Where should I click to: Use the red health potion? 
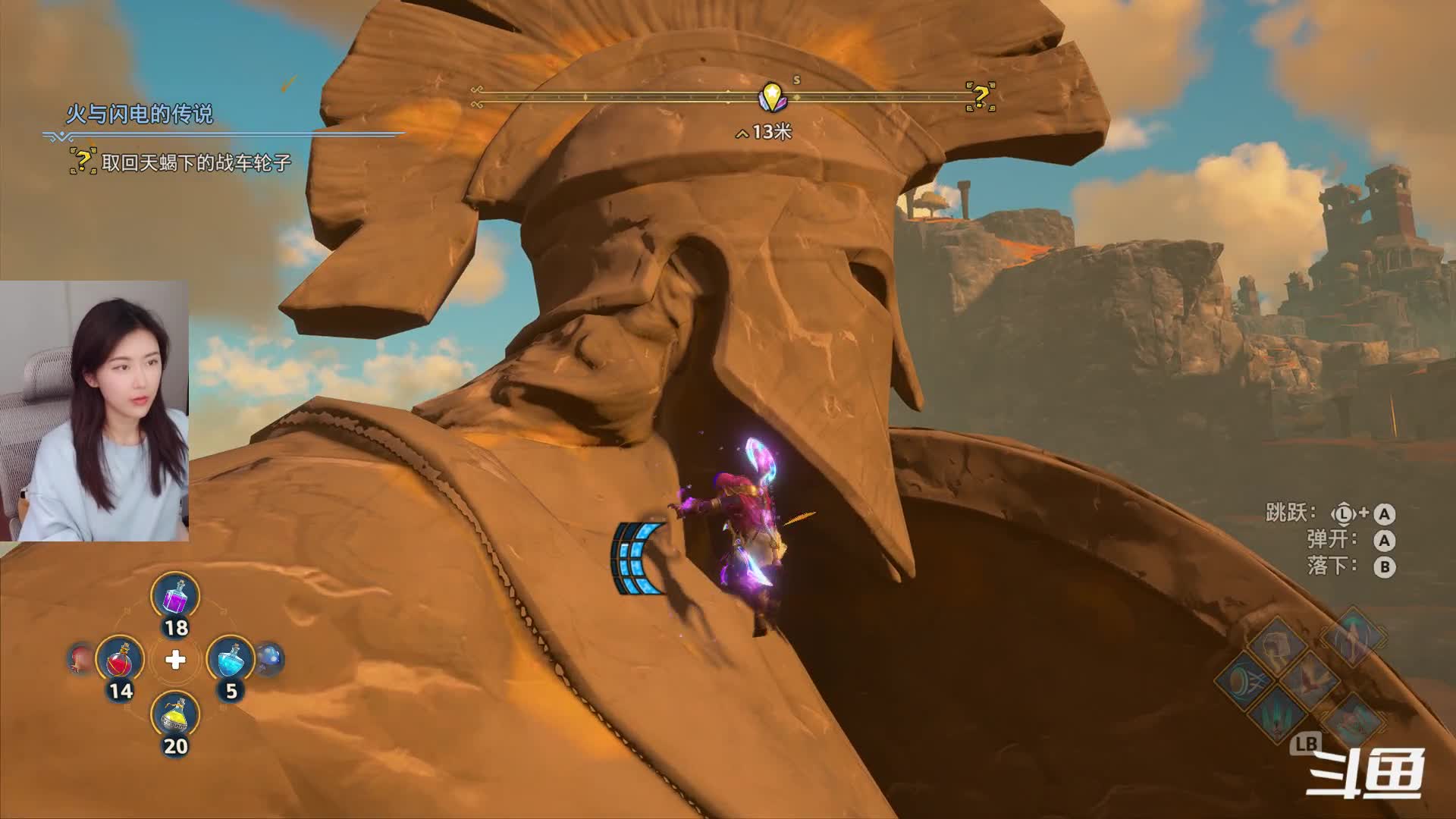120,660
